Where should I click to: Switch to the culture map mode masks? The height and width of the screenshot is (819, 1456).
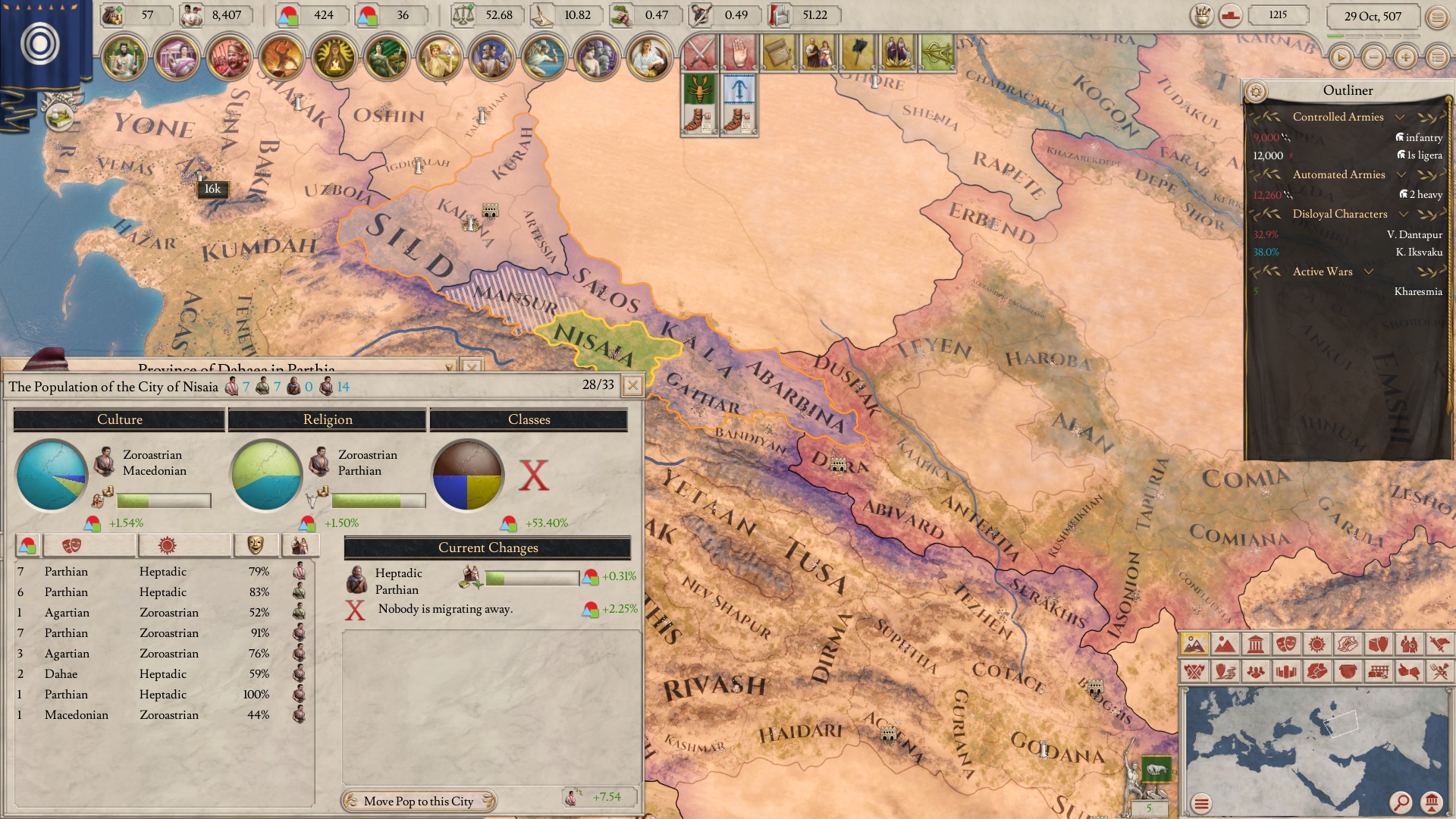[1285, 645]
